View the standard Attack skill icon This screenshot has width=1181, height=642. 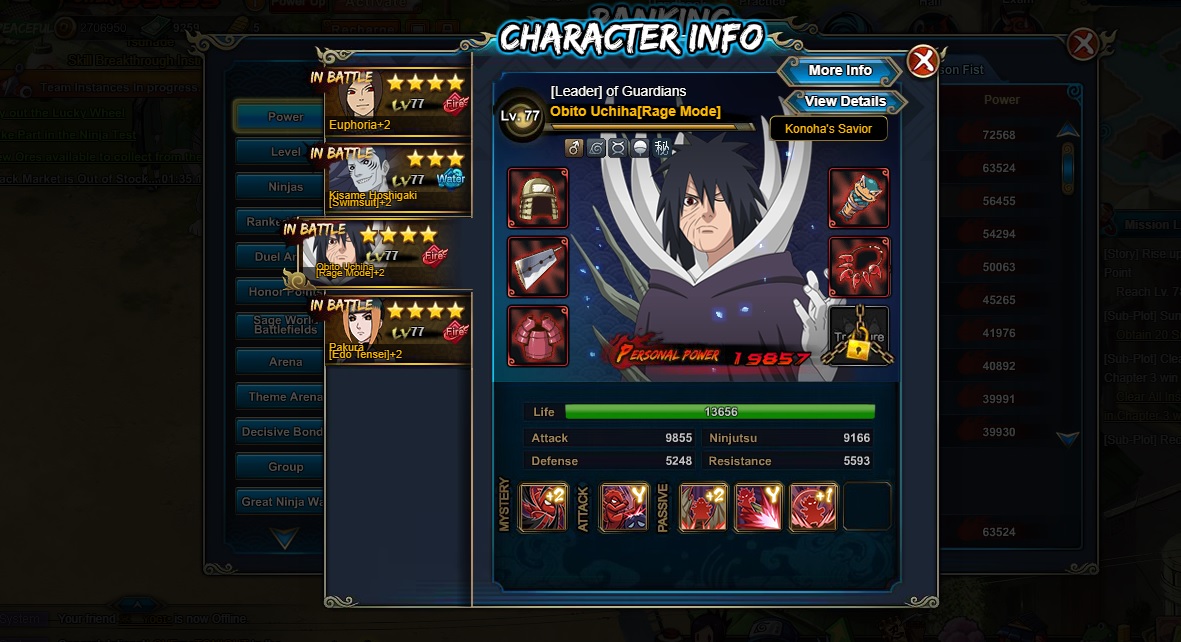pos(624,507)
